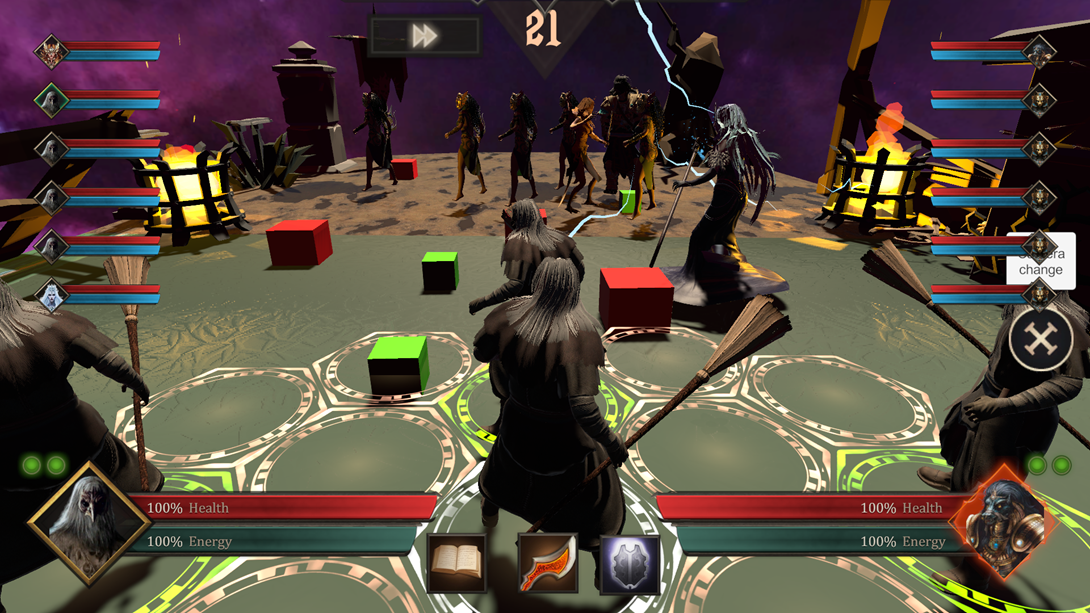Image resolution: width=1090 pixels, height=613 pixels.
Task: Select the green-framed hag portrait in team list
Action: pos(51,99)
